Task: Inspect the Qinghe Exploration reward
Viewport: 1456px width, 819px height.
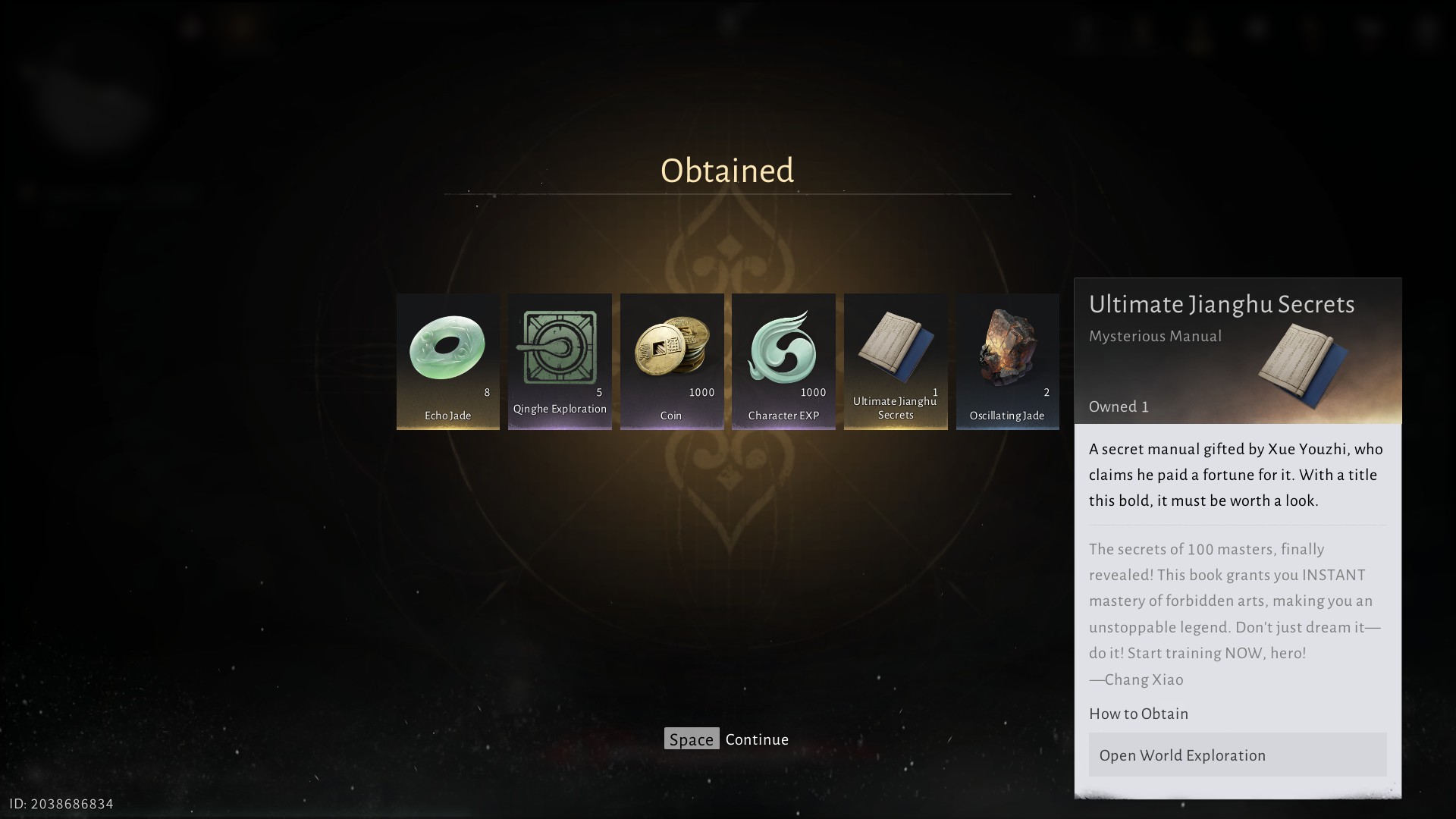Action: [x=560, y=361]
